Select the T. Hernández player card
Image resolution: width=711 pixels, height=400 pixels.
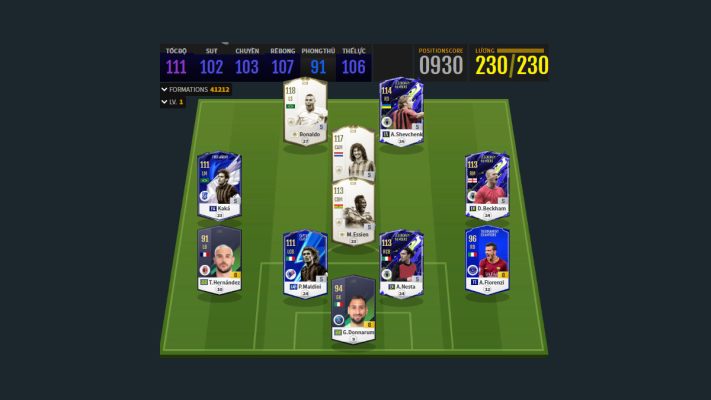click(217, 259)
